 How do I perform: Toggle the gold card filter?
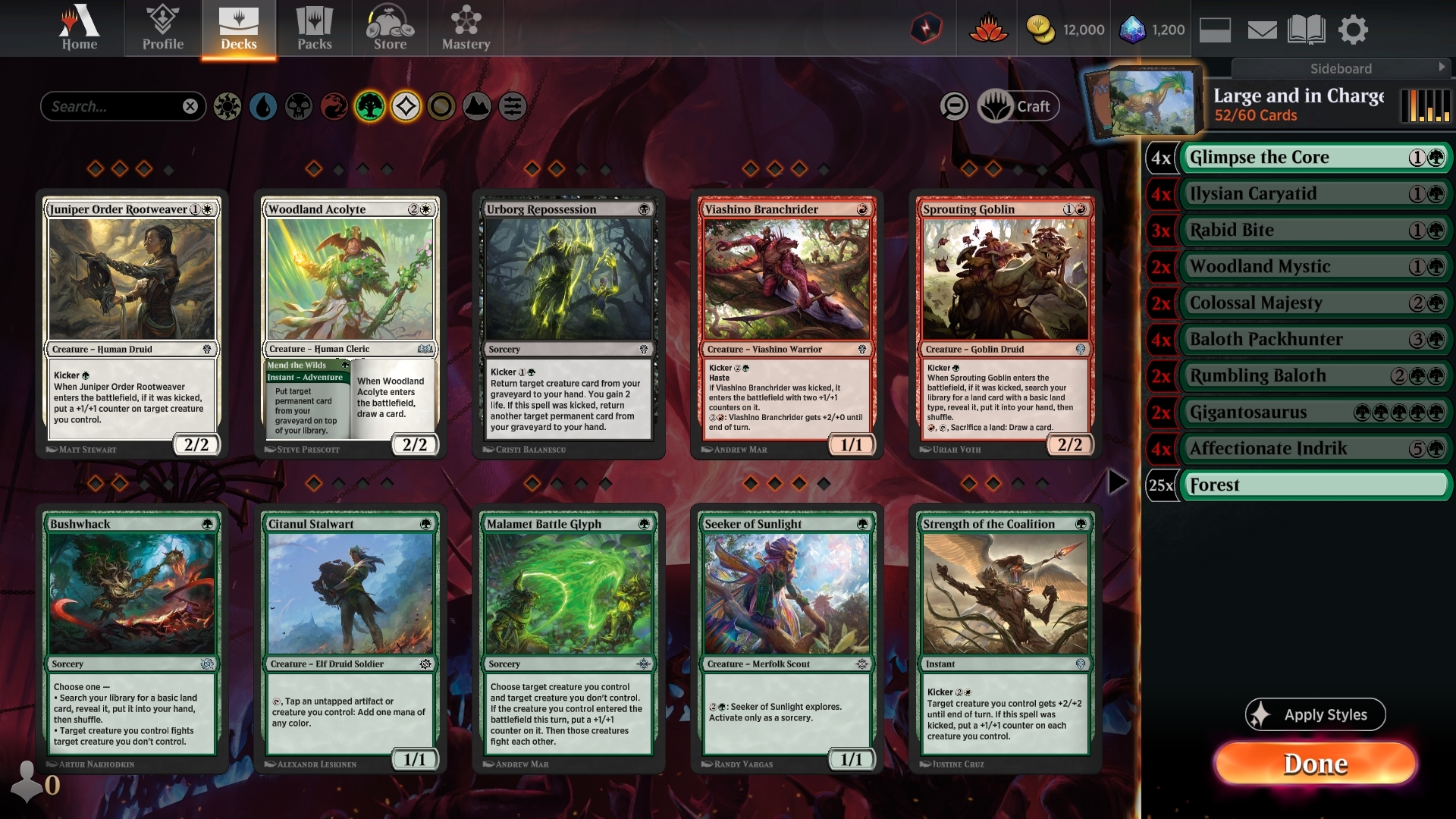[x=440, y=106]
